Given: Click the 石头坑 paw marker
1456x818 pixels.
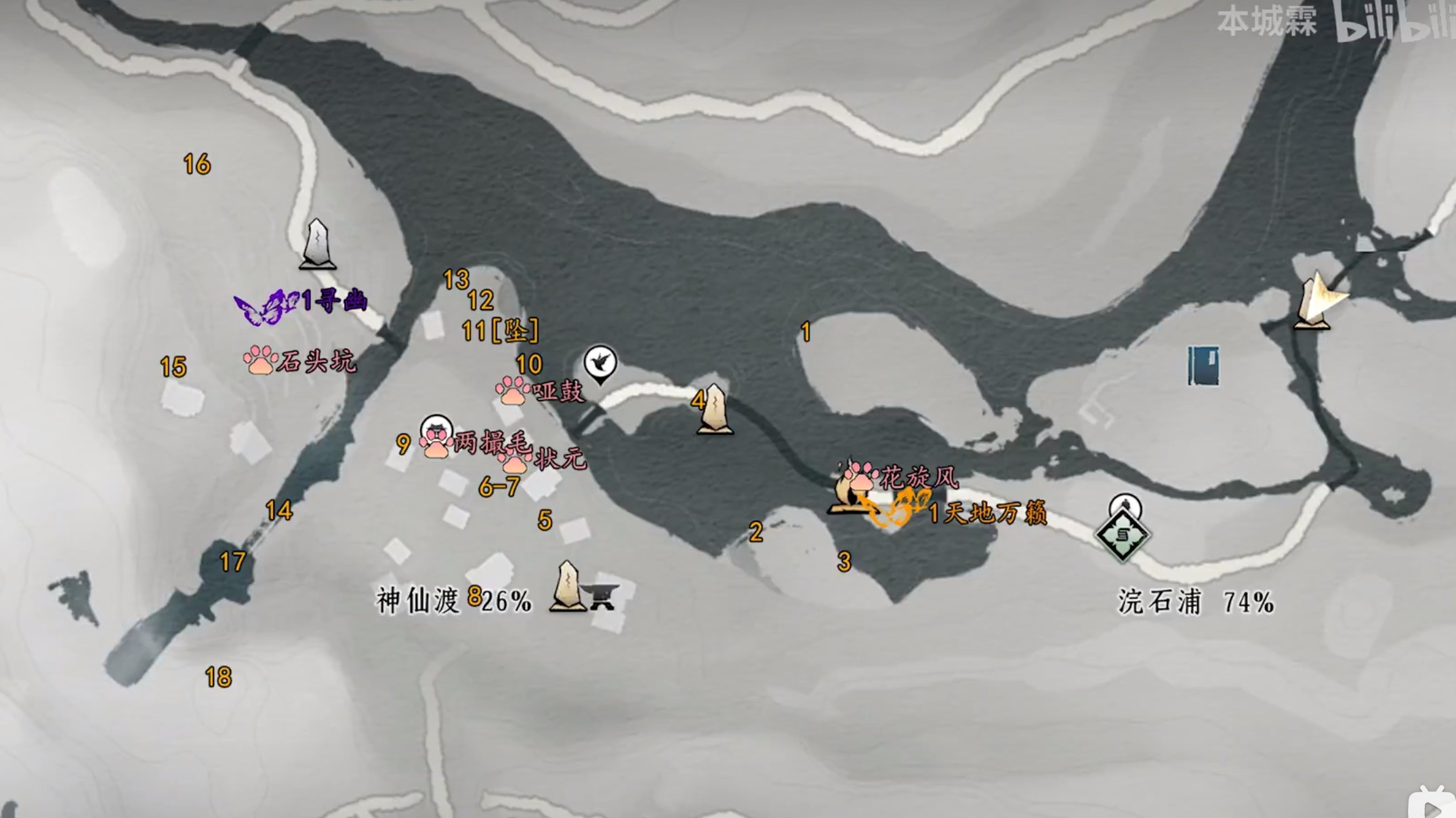Looking at the screenshot, I should click(x=260, y=361).
